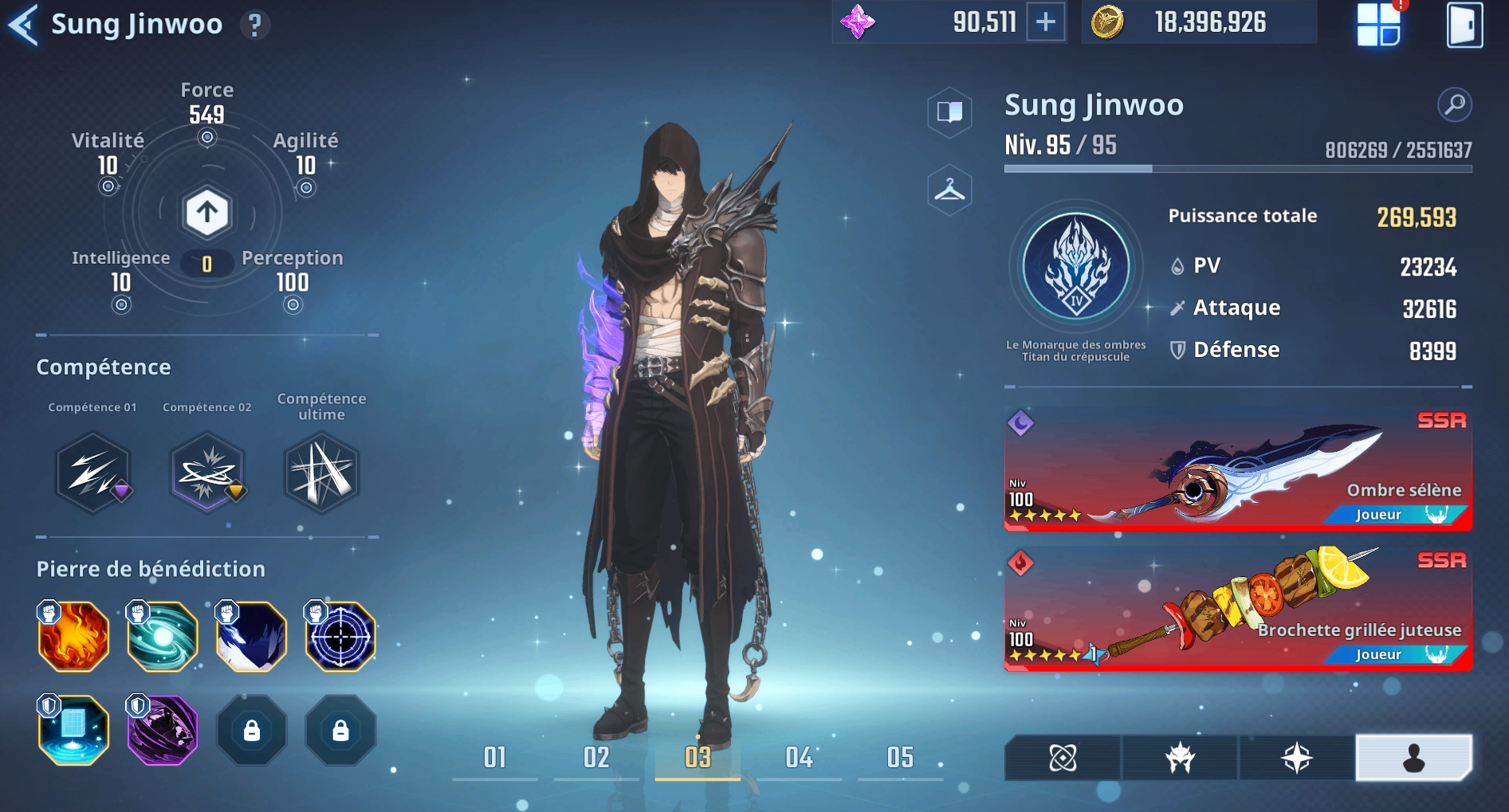Open the character story book icon
Viewport: 1509px width, 812px height.
[x=949, y=113]
